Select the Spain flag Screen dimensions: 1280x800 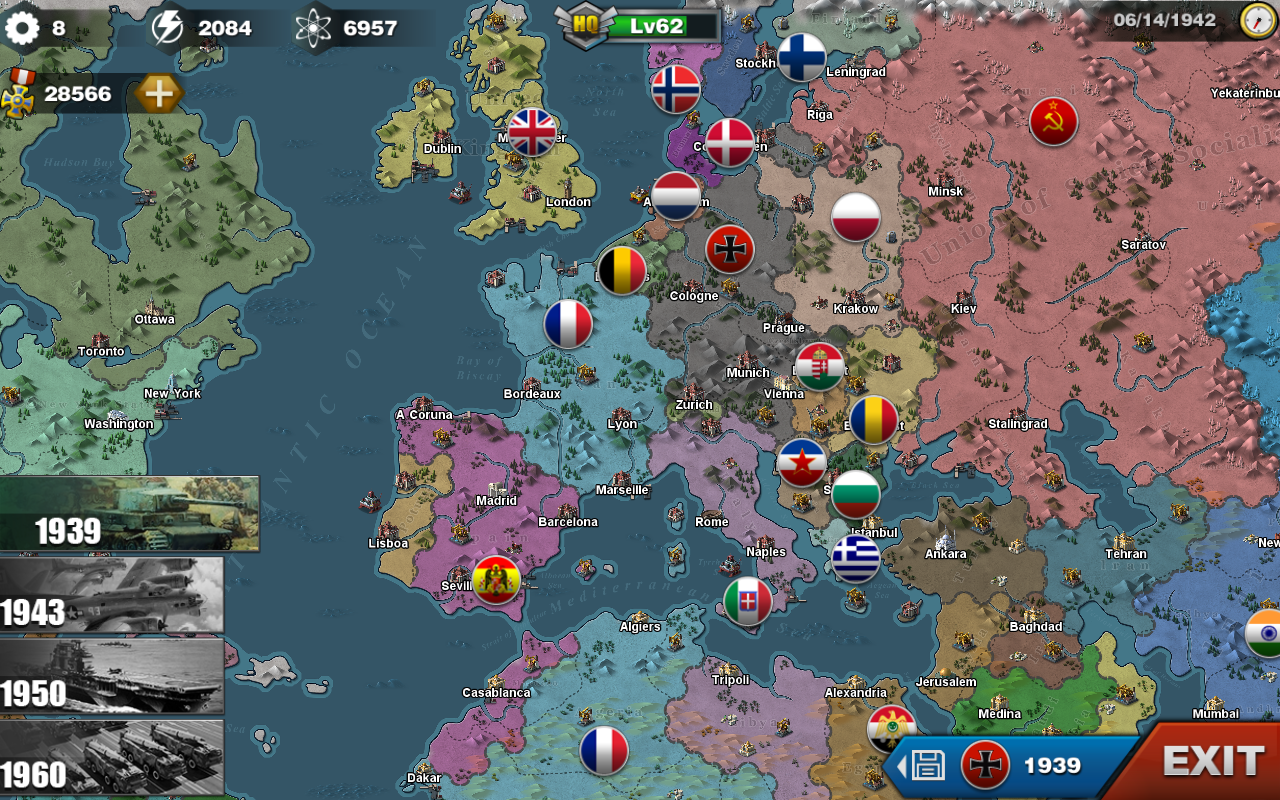(x=496, y=580)
